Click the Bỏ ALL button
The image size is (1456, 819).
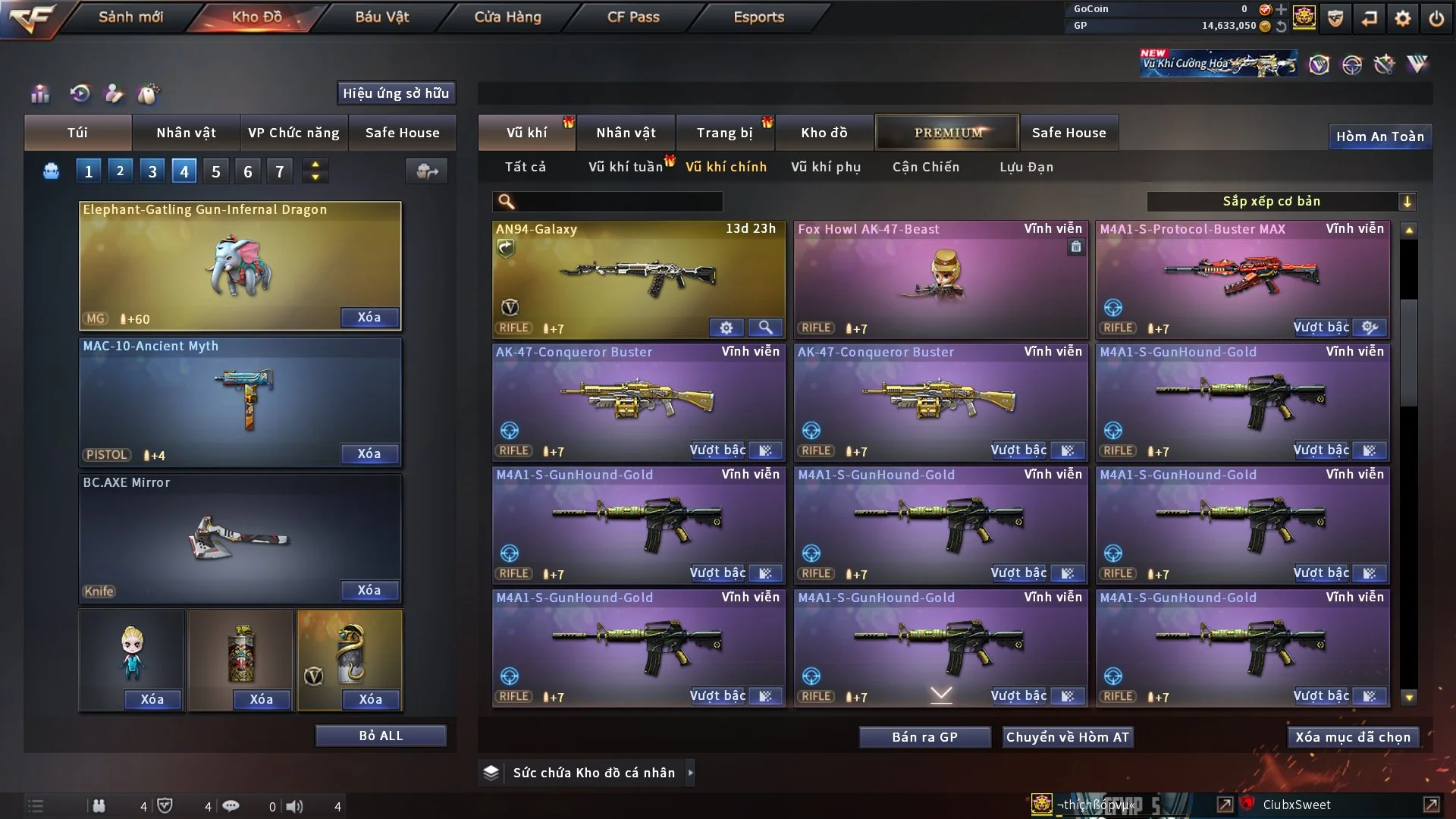381,736
